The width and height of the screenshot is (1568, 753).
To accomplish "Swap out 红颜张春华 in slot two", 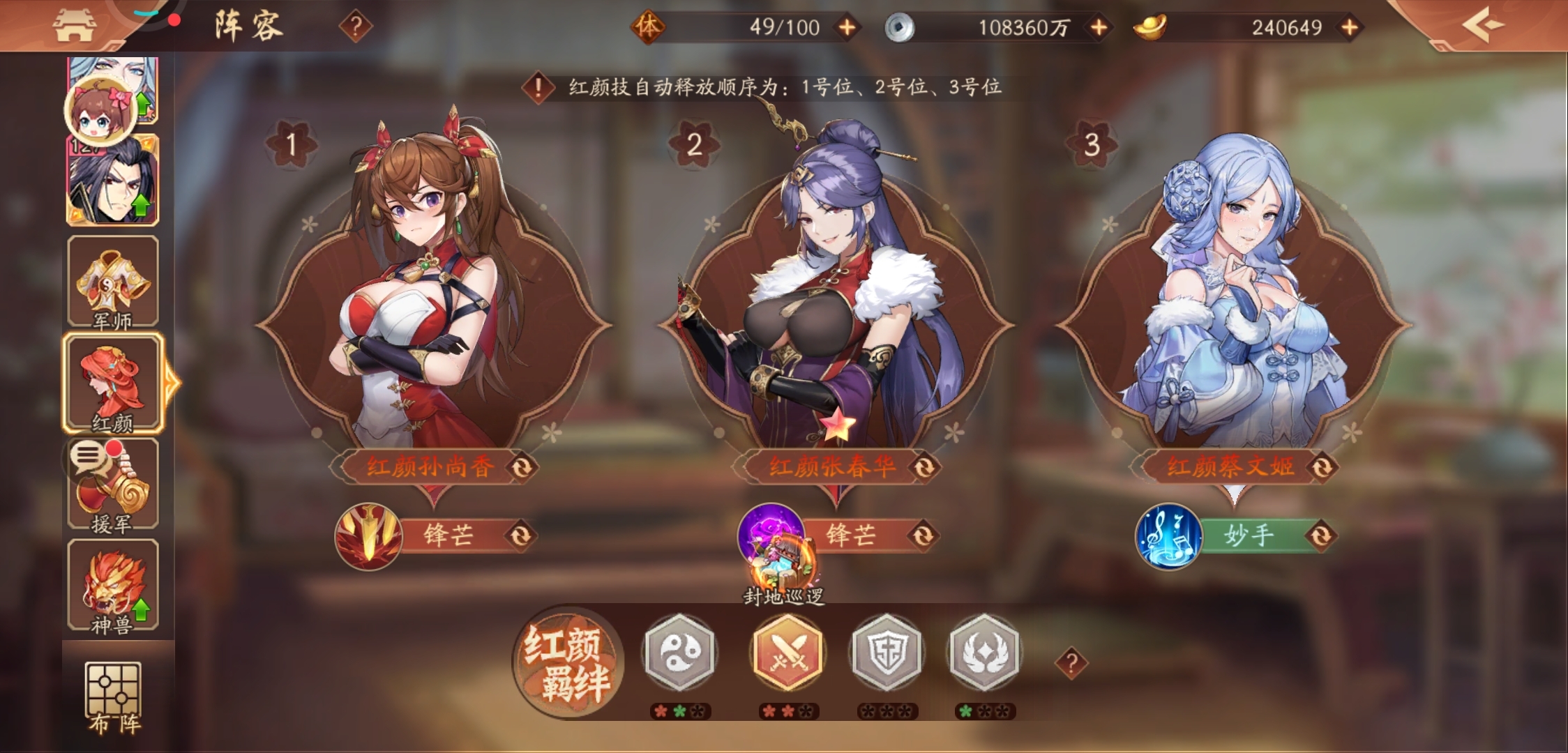I will tap(925, 467).
